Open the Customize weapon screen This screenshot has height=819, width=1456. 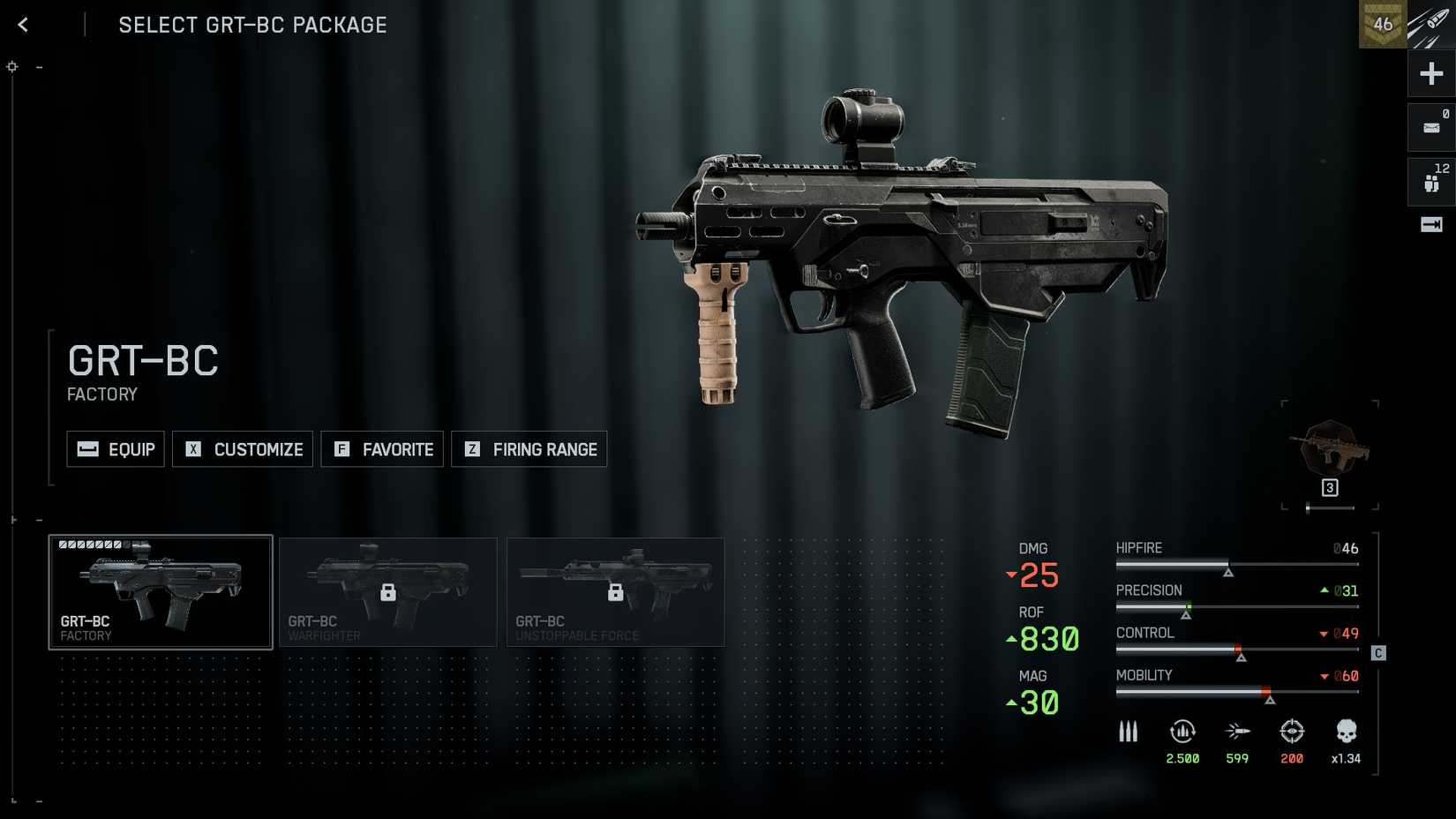pos(243,449)
